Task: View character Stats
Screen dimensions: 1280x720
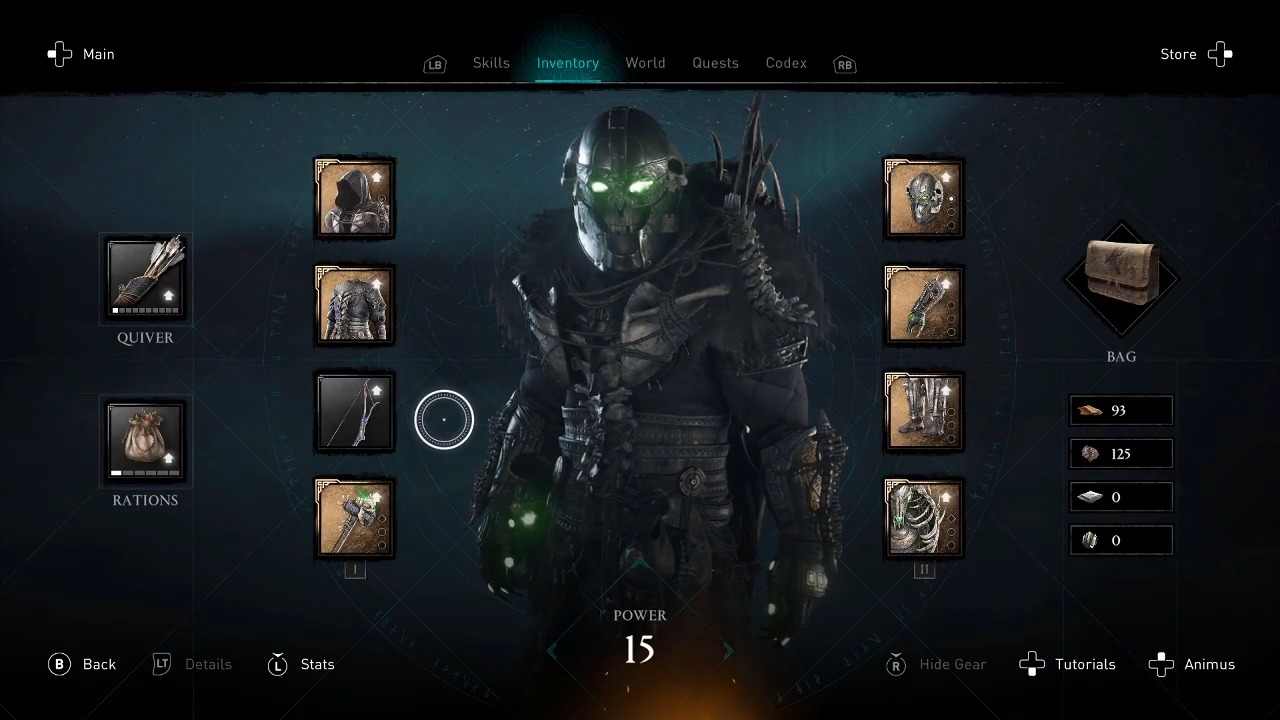Action: click(x=302, y=664)
